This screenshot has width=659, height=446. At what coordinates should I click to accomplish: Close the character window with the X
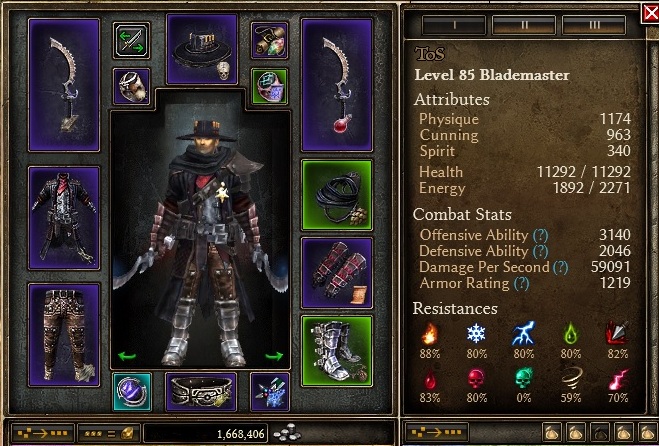(x=649, y=13)
